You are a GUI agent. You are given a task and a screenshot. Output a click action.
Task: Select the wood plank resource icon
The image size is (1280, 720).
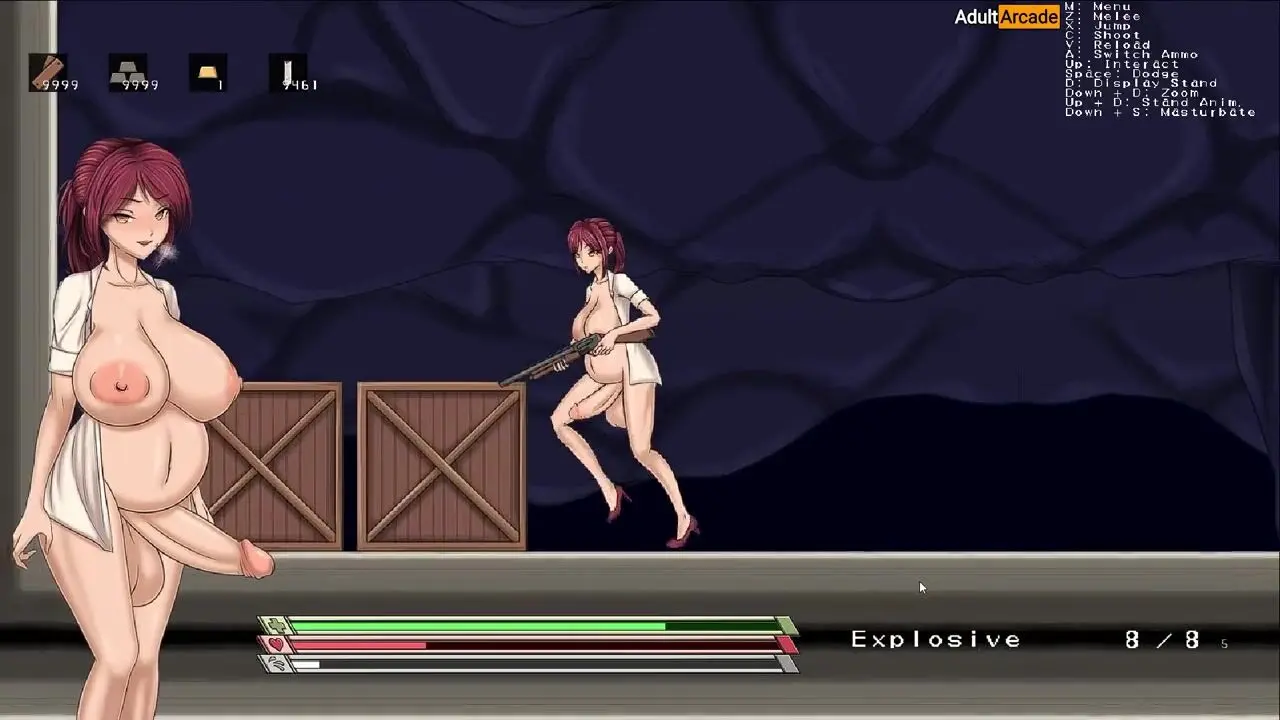(x=48, y=72)
